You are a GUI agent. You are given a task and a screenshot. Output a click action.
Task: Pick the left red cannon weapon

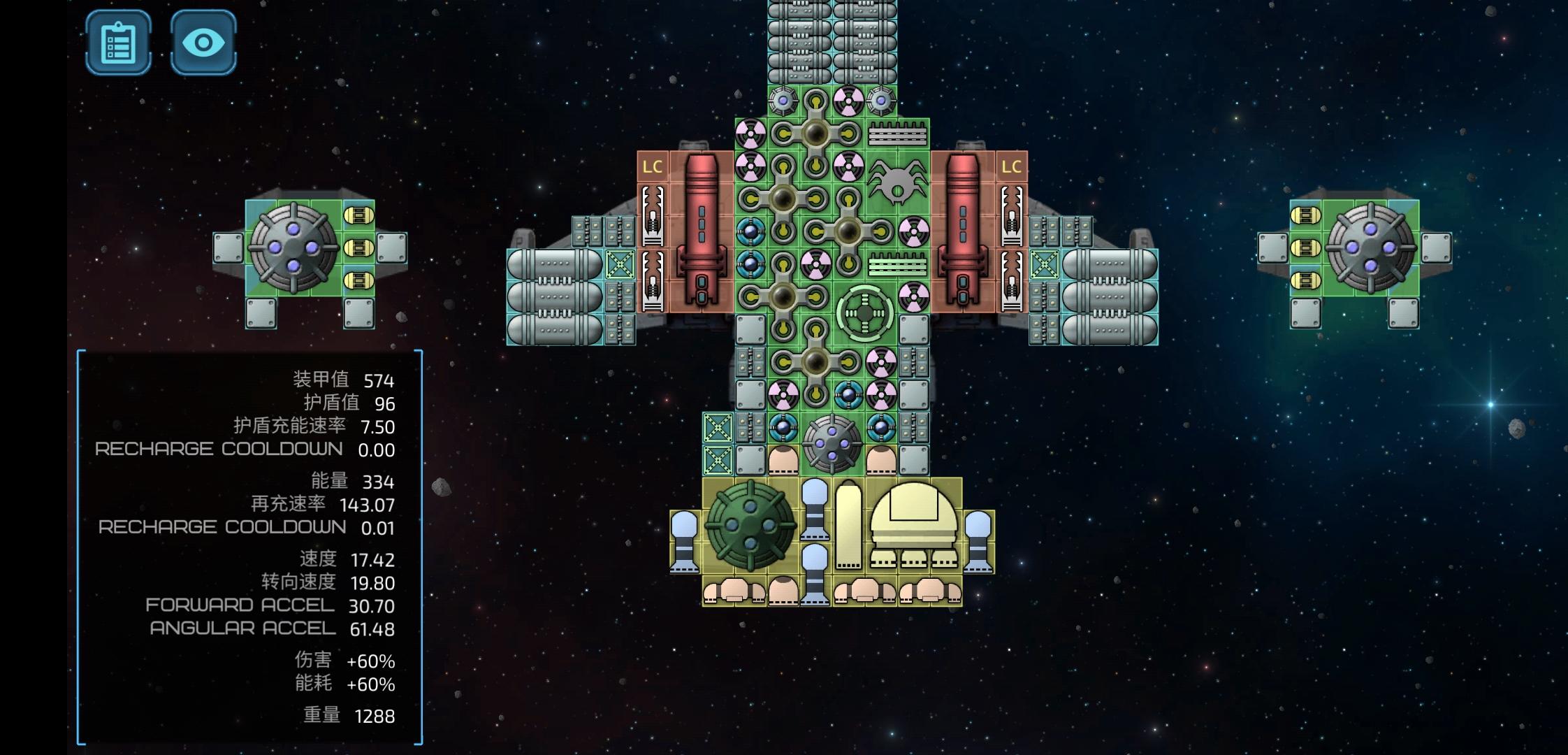[x=701, y=229]
